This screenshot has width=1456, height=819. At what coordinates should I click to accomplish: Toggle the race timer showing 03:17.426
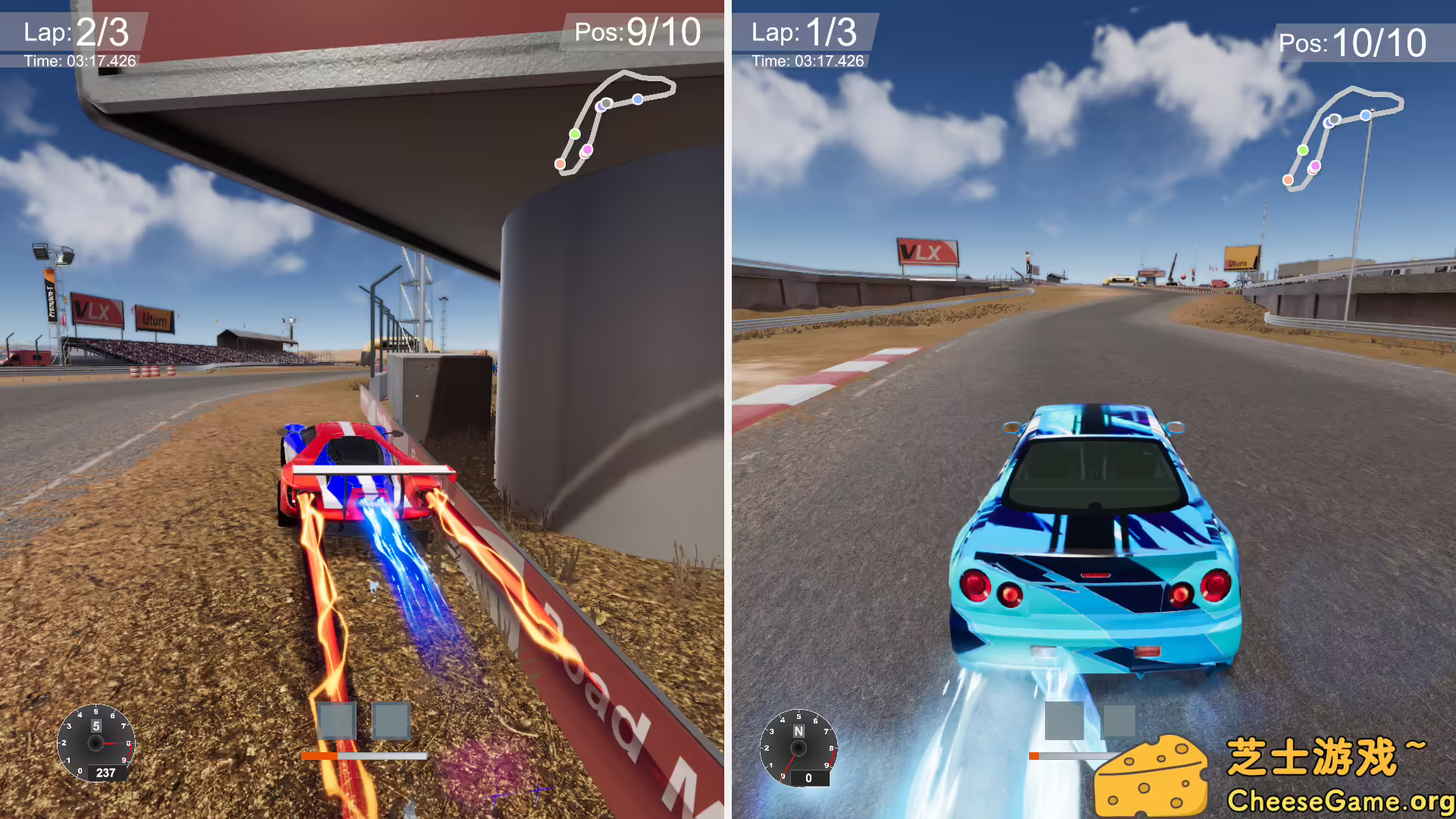[78, 61]
